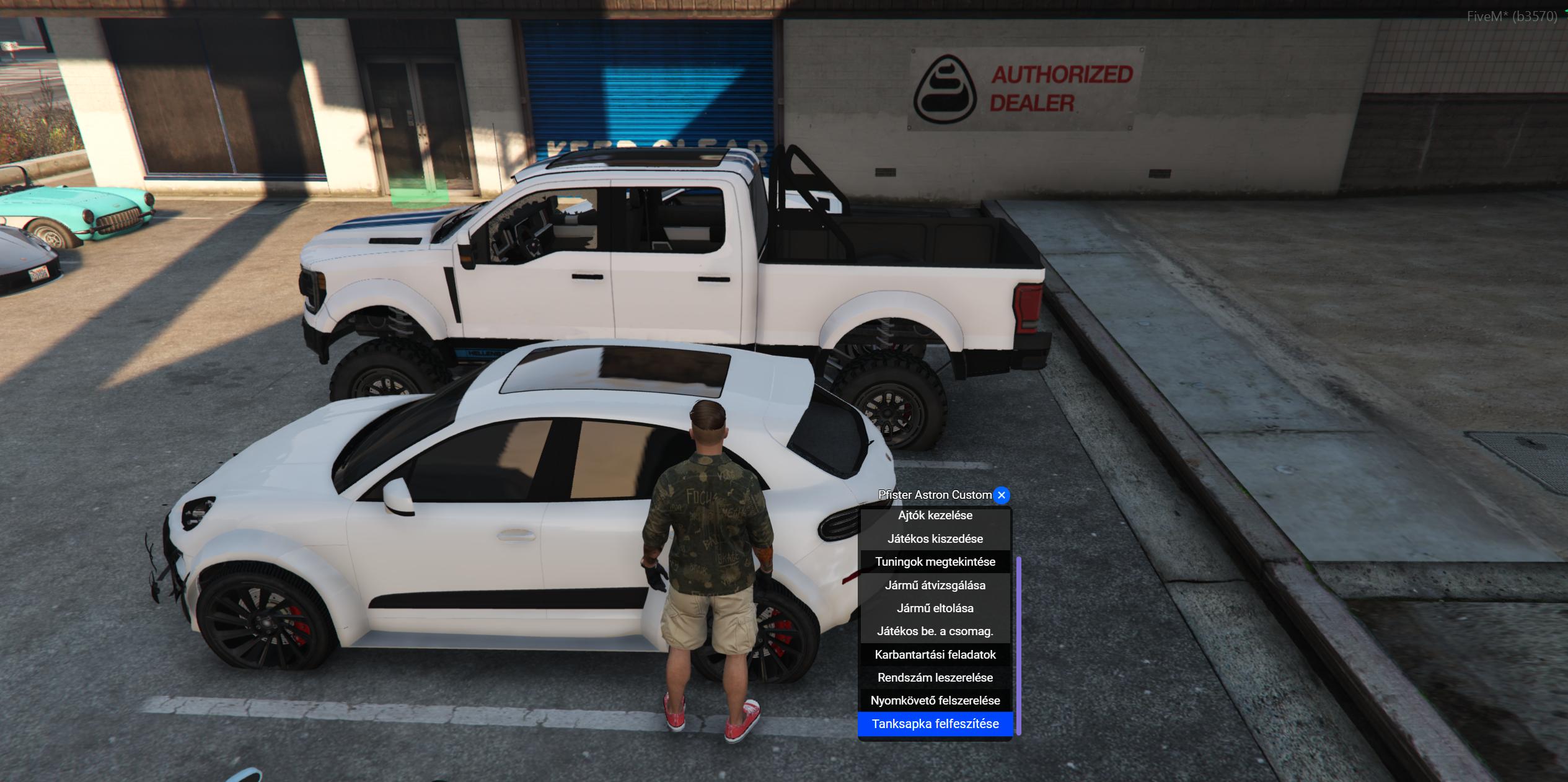
Task: Select Jármű átvizsgálása entry
Action: click(x=935, y=585)
